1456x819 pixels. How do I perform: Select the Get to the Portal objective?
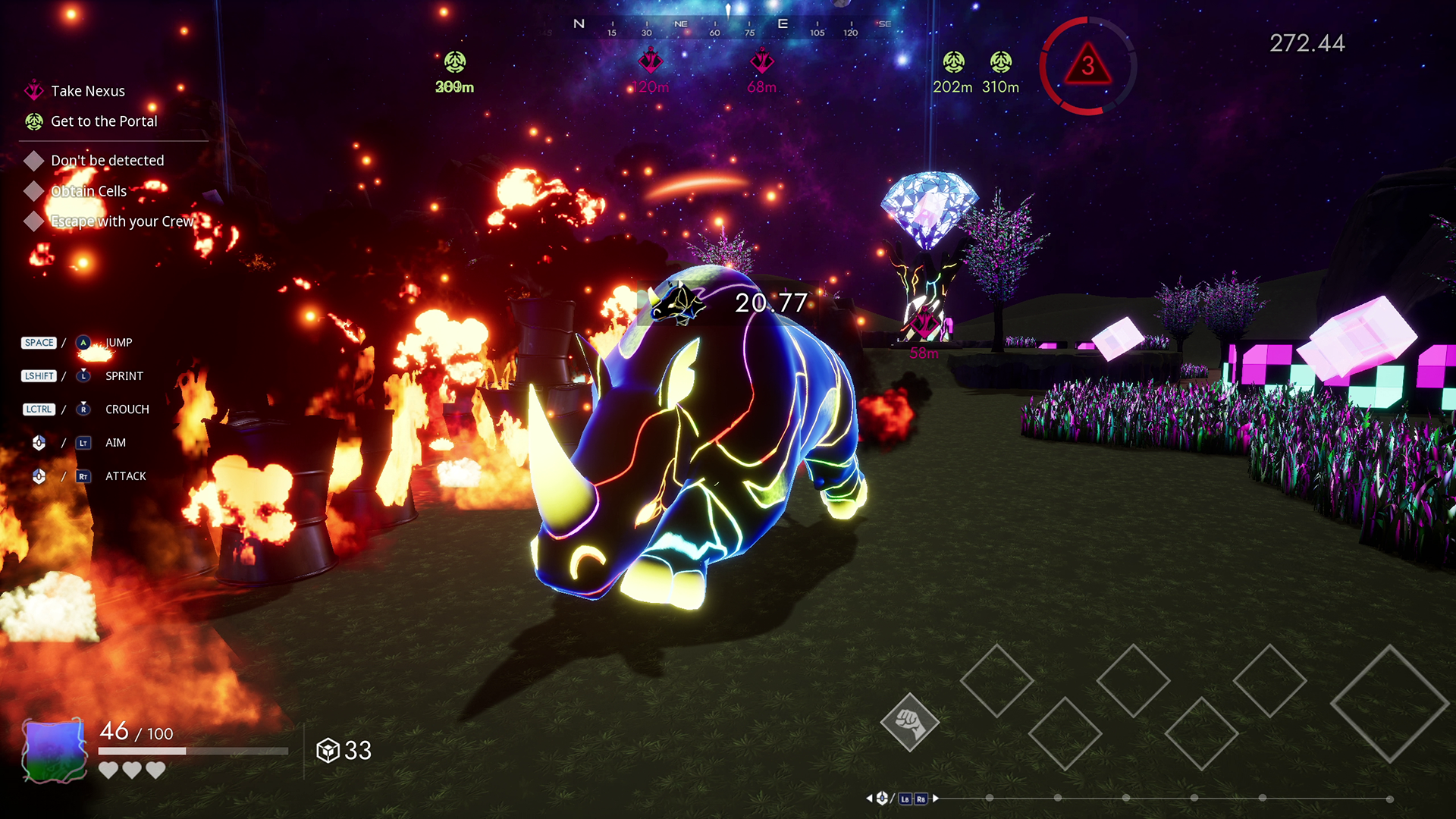coord(103,121)
